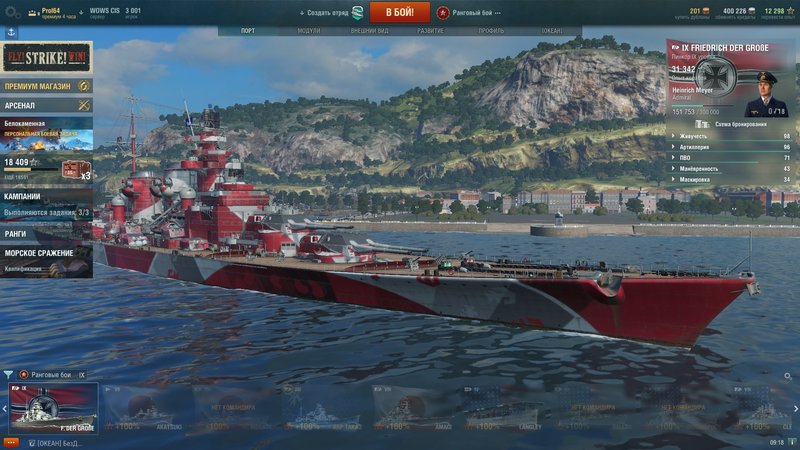Open the РАНГИ section

46,233
